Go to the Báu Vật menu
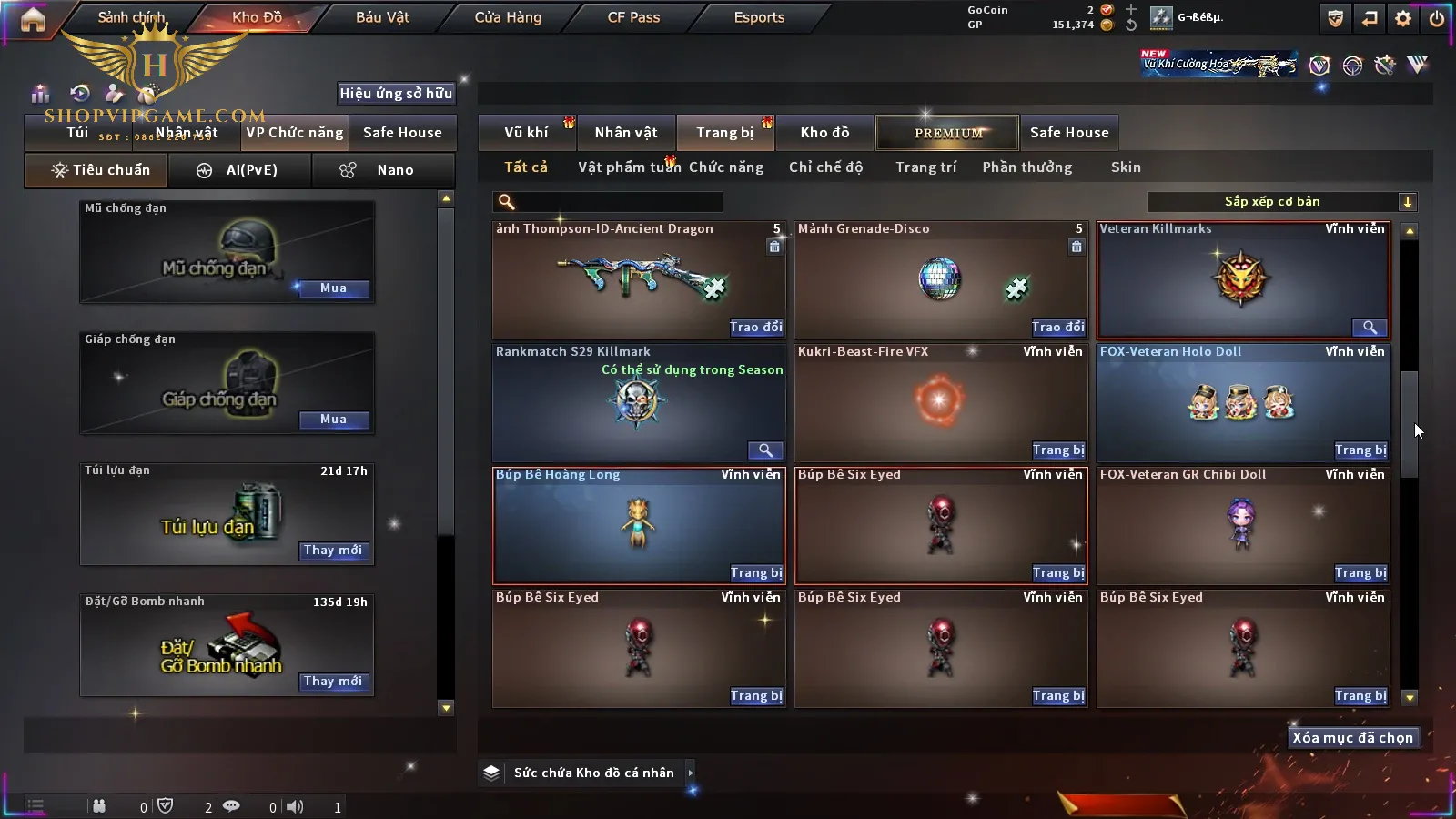Viewport: 1456px width, 819px height. point(382,17)
